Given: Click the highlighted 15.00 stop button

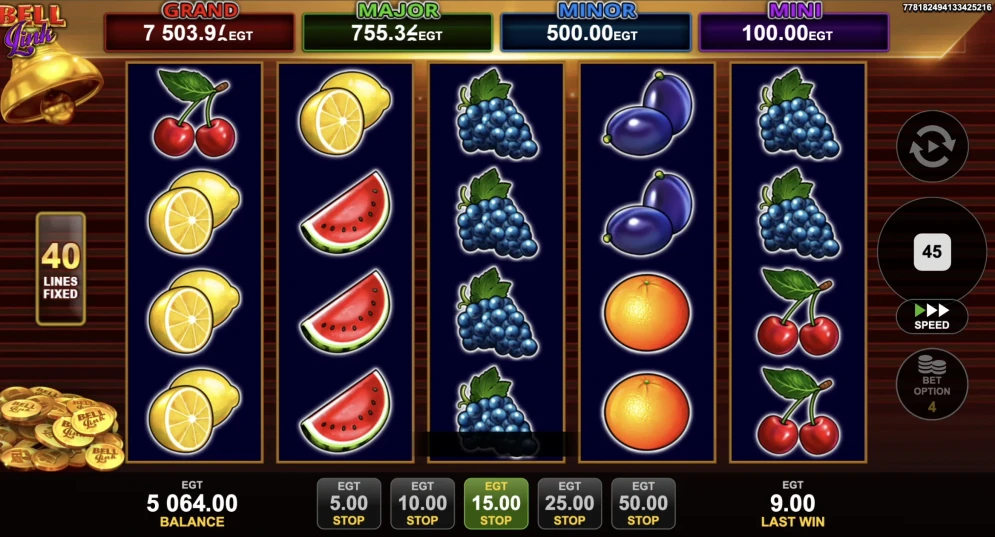Looking at the screenshot, I should [496, 503].
